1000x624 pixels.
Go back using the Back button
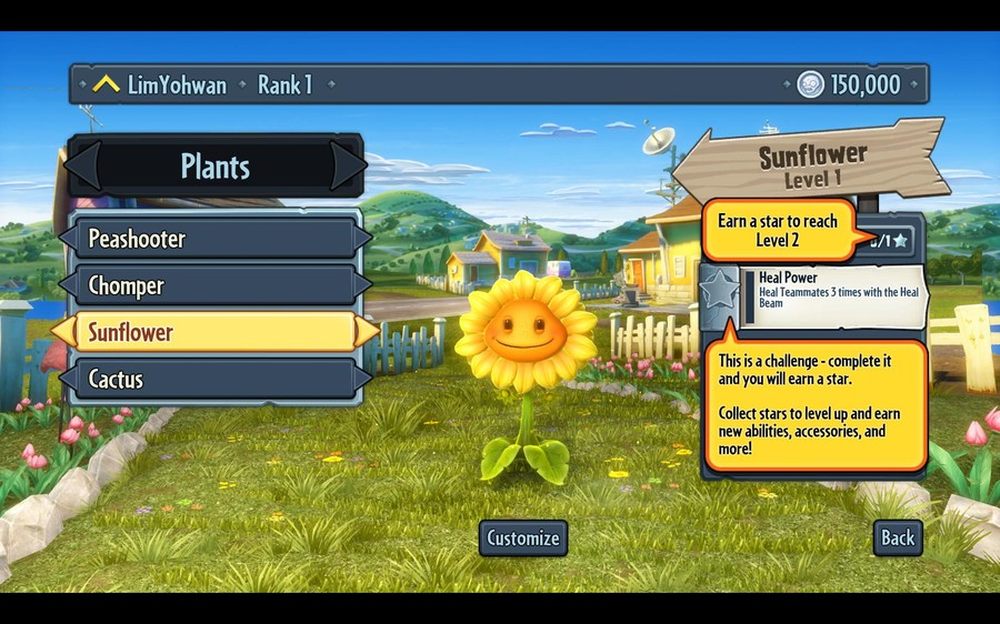point(897,538)
